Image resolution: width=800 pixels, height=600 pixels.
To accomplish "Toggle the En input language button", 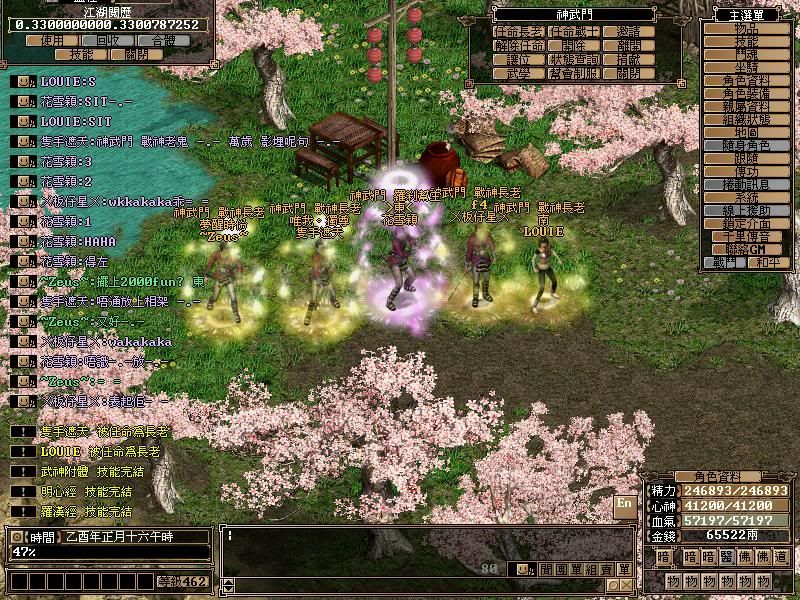I will click(625, 505).
